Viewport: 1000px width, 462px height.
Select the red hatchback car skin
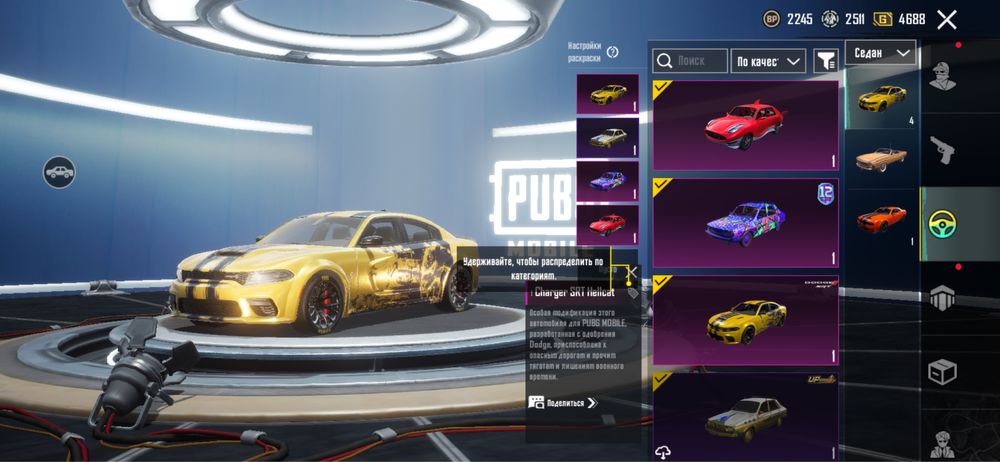coord(745,126)
